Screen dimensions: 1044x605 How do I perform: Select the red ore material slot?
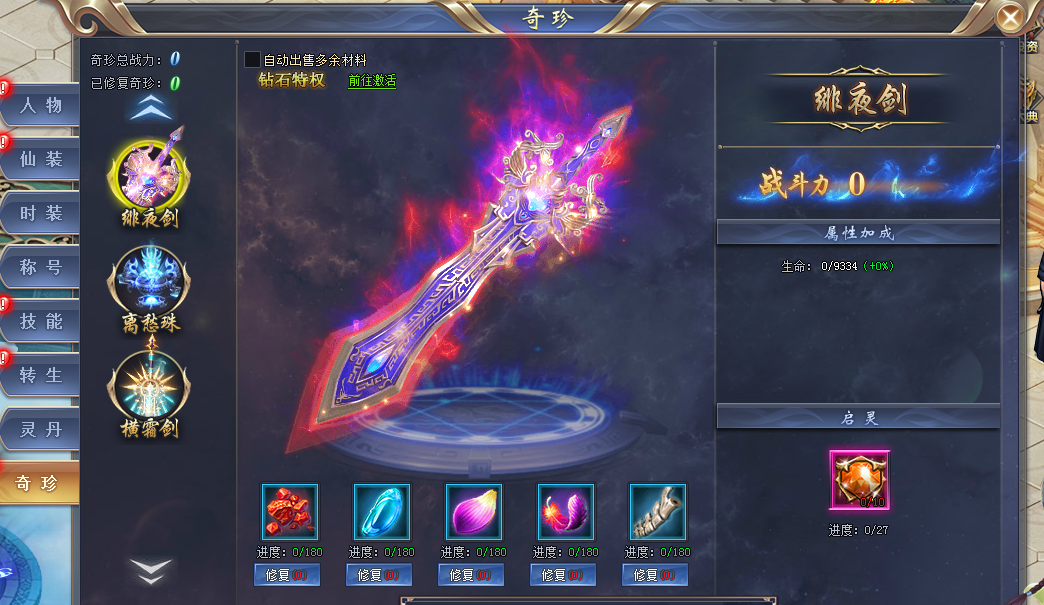coord(290,512)
